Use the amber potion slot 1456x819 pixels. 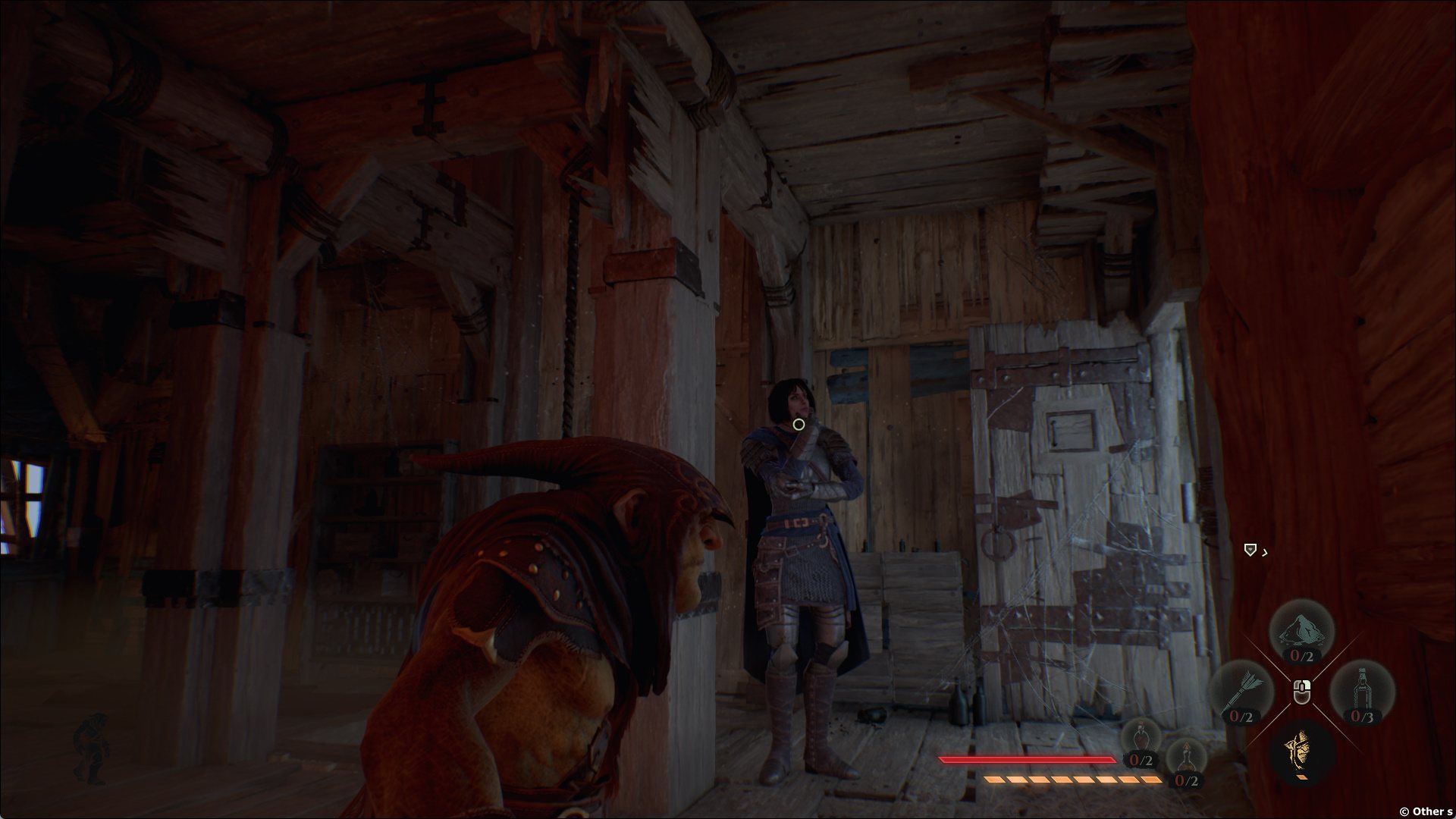[x=1186, y=761]
